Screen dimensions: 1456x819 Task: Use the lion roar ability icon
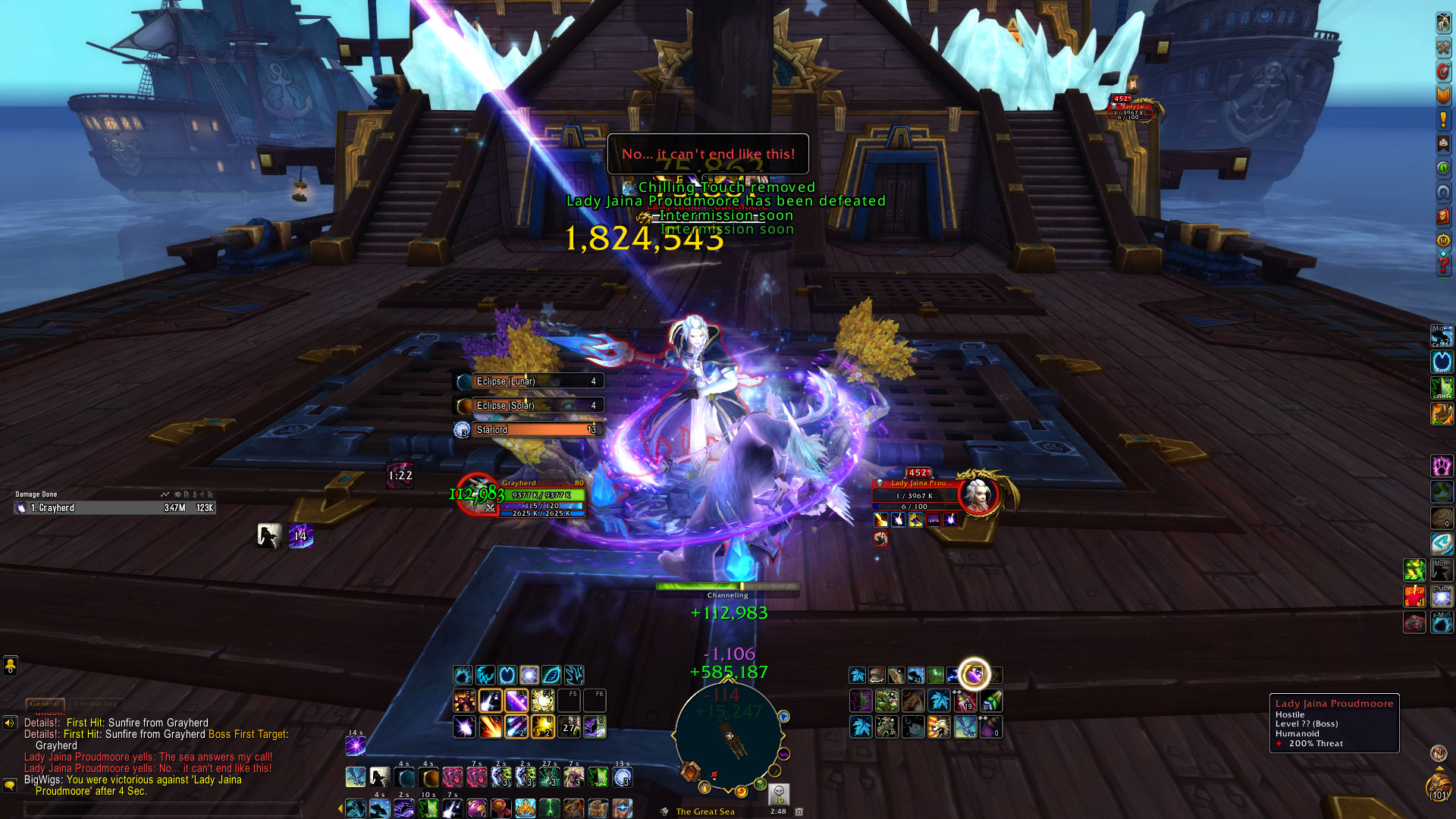click(939, 727)
